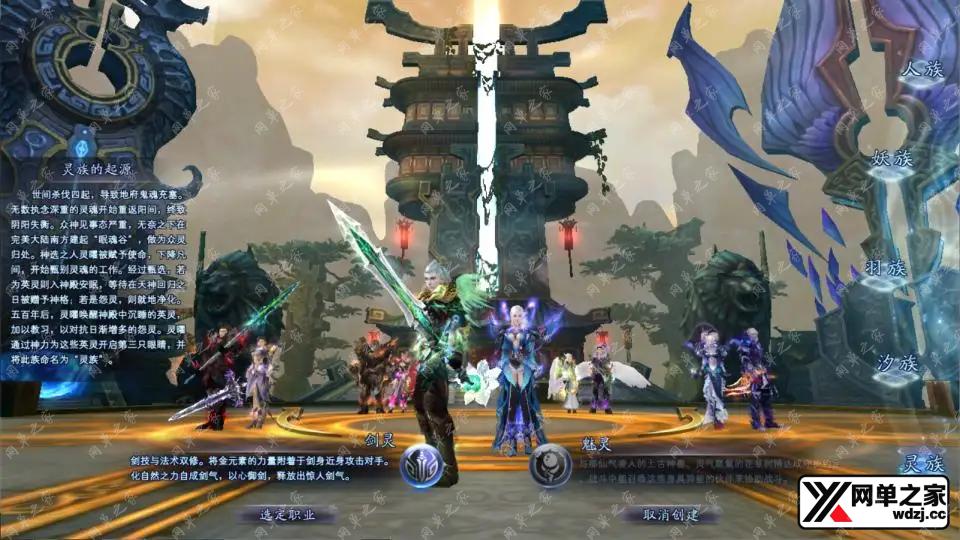Select the 灵族 race entry
The height and width of the screenshot is (540, 960).
tap(922, 463)
